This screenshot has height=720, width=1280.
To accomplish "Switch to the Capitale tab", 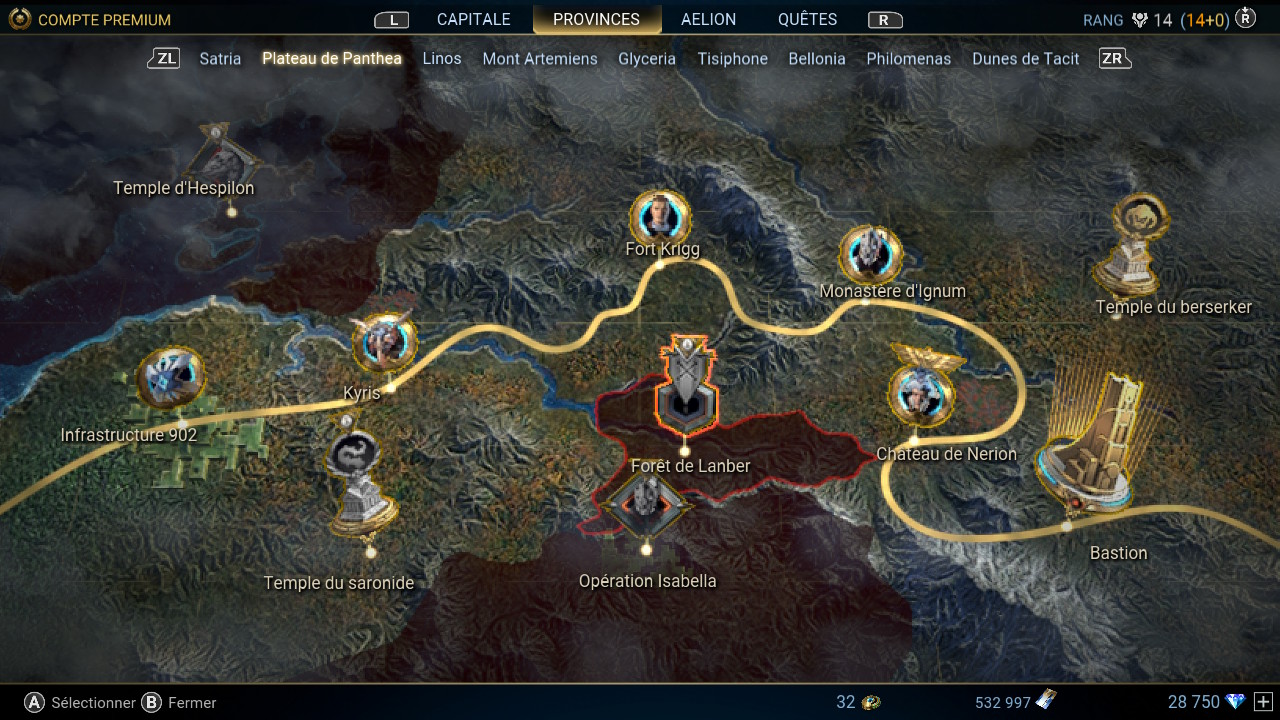I will (x=473, y=20).
